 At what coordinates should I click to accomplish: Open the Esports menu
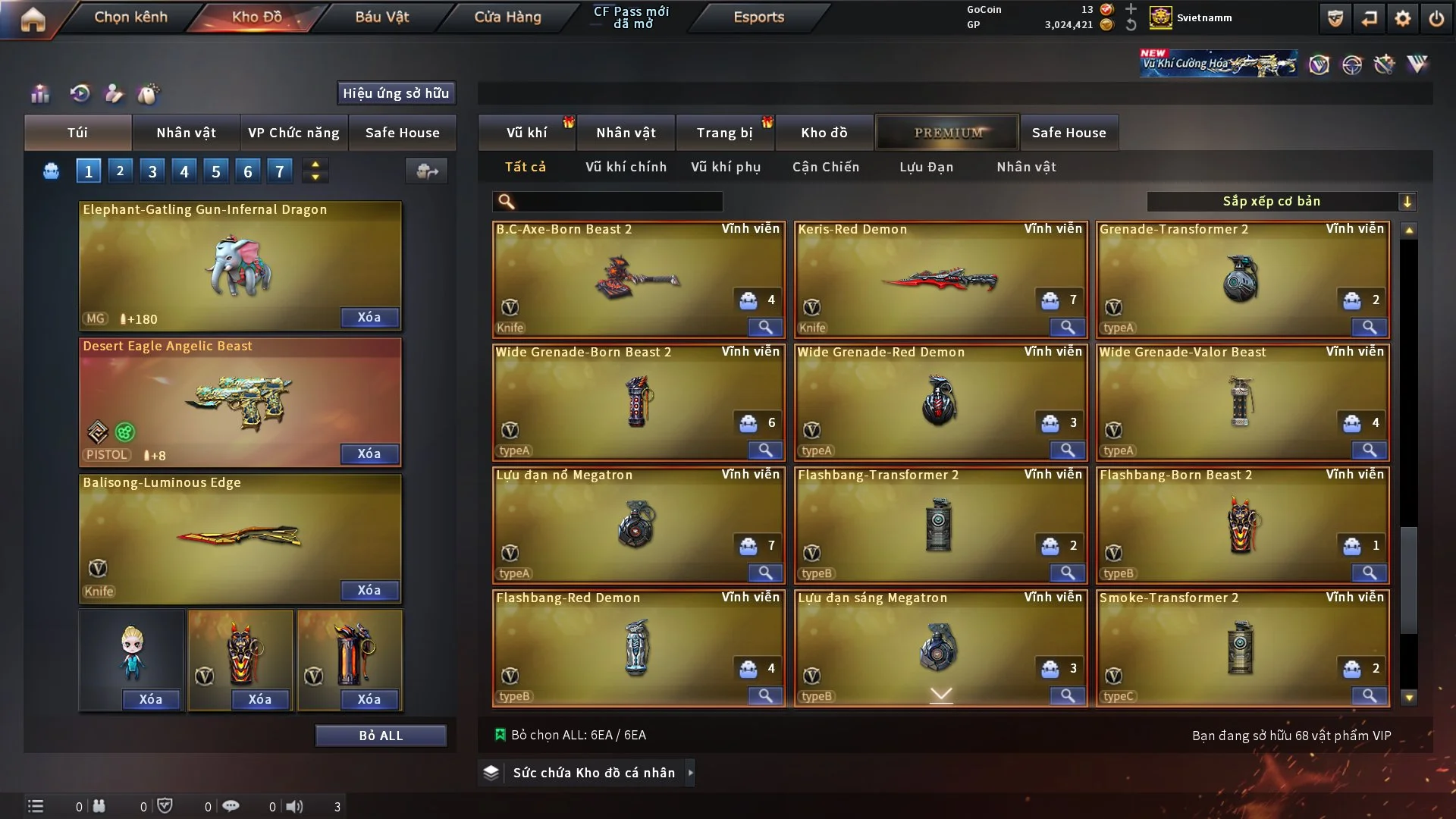(x=758, y=17)
